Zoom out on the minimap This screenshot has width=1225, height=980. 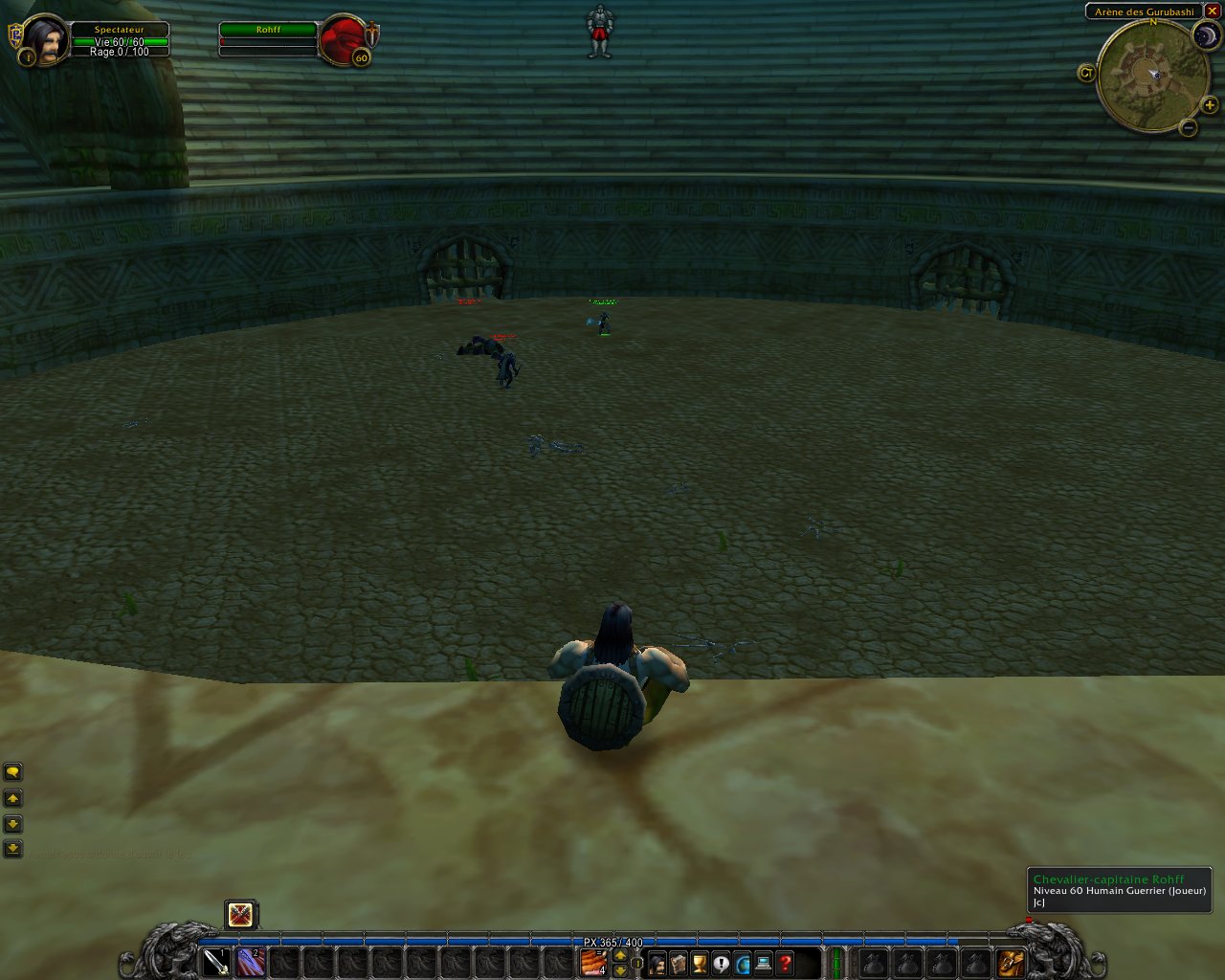click(1188, 127)
